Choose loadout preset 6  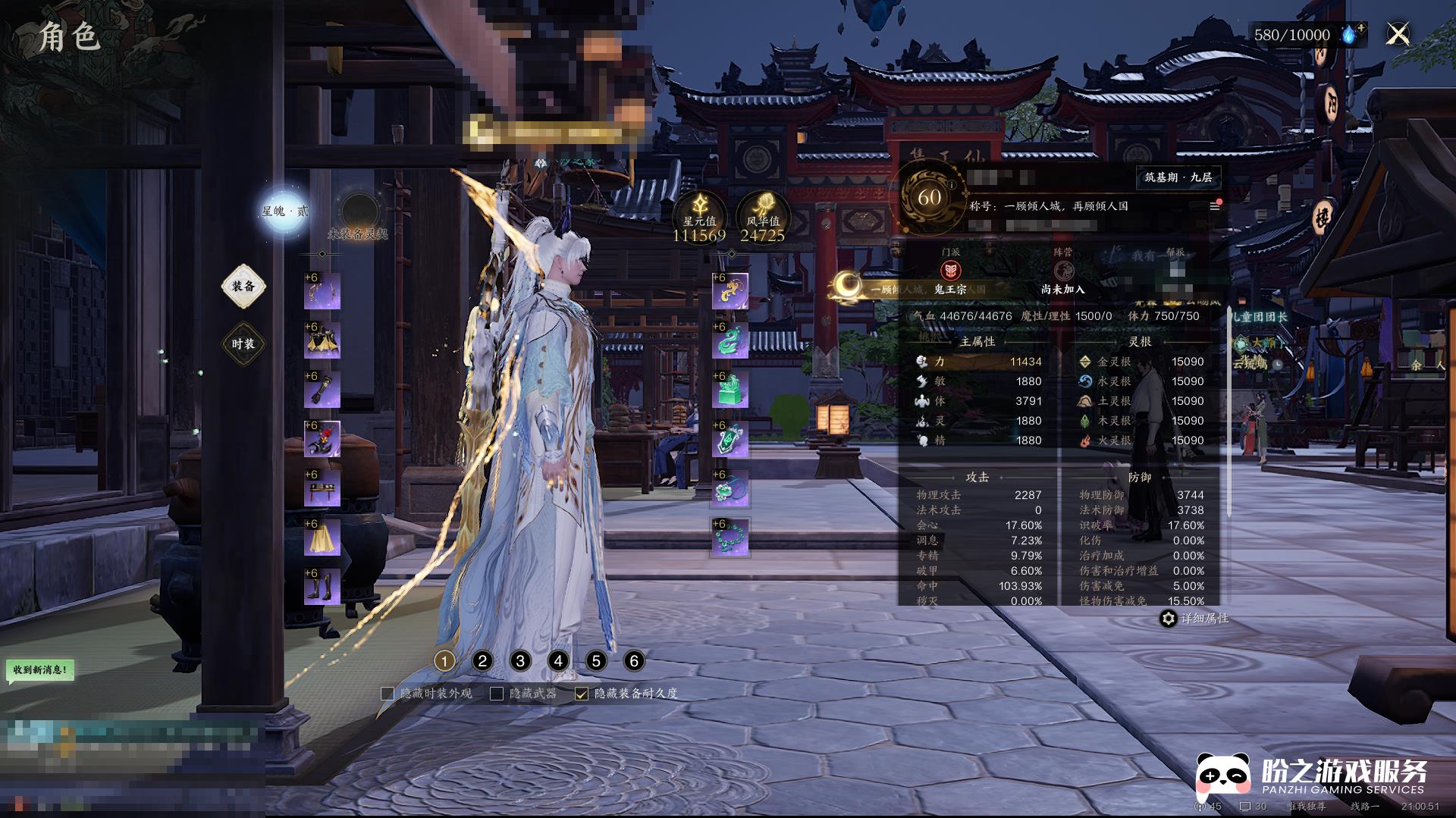click(x=634, y=661)
